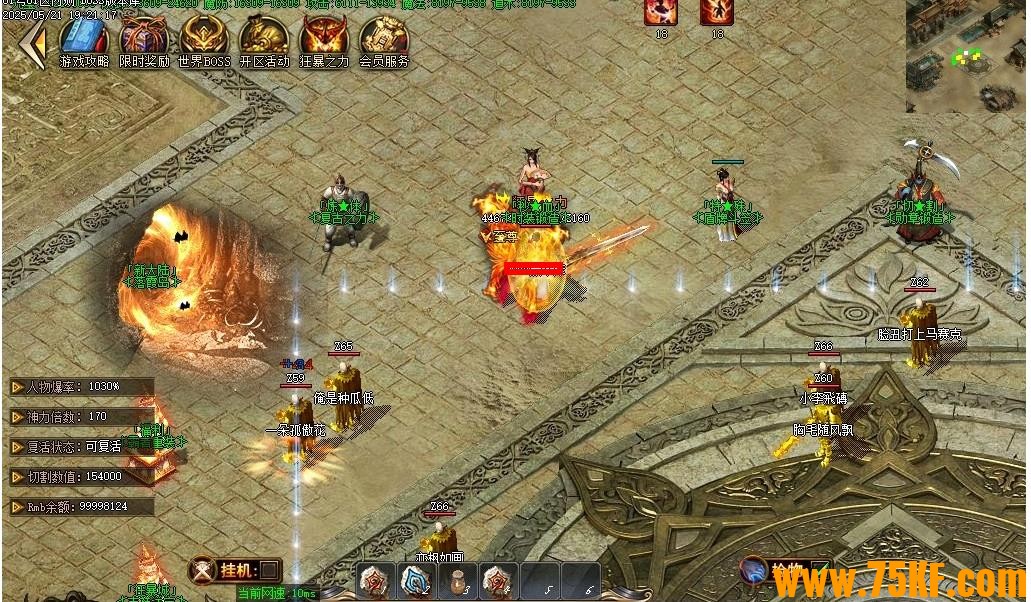
Task: Click the minimap
Action: click(966, 55)
